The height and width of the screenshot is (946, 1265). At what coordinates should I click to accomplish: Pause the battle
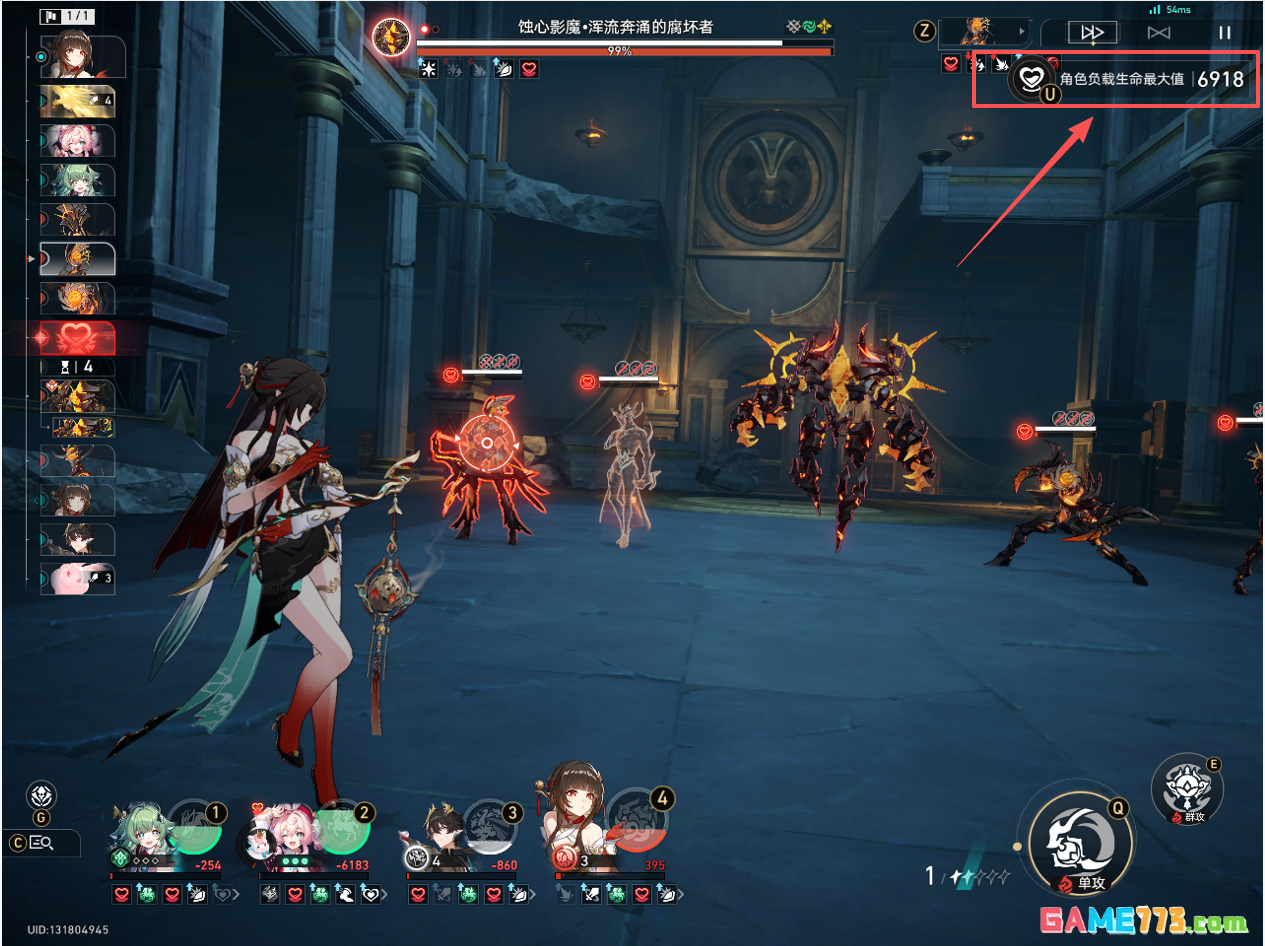tap(1224, 32)
